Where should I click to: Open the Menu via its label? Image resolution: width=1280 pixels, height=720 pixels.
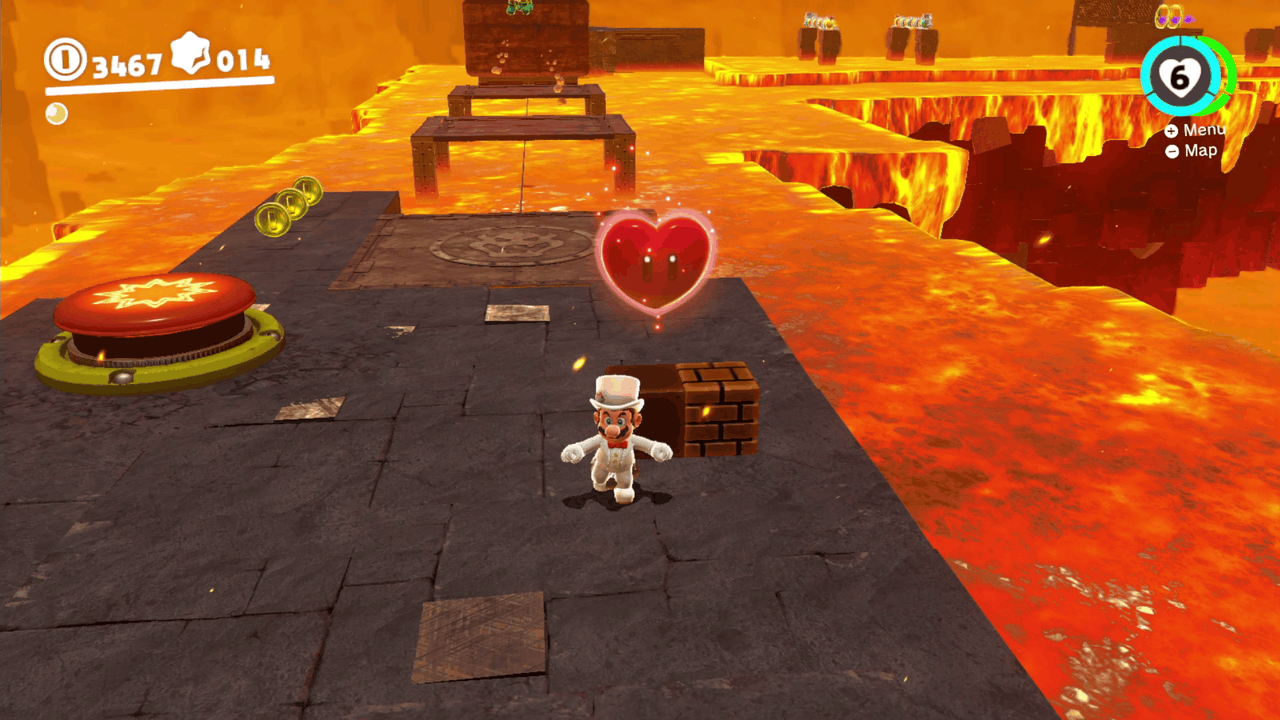pos(1205,130)
